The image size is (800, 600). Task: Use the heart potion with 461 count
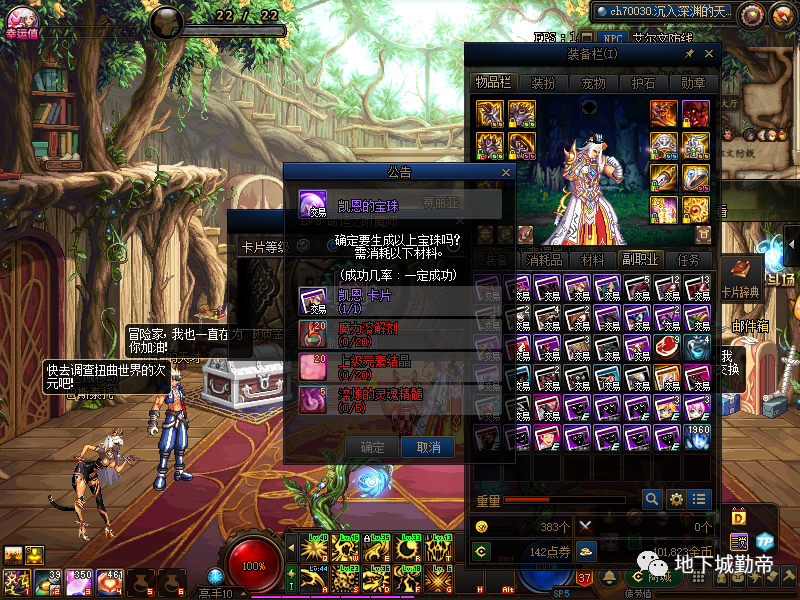[109, 581]
